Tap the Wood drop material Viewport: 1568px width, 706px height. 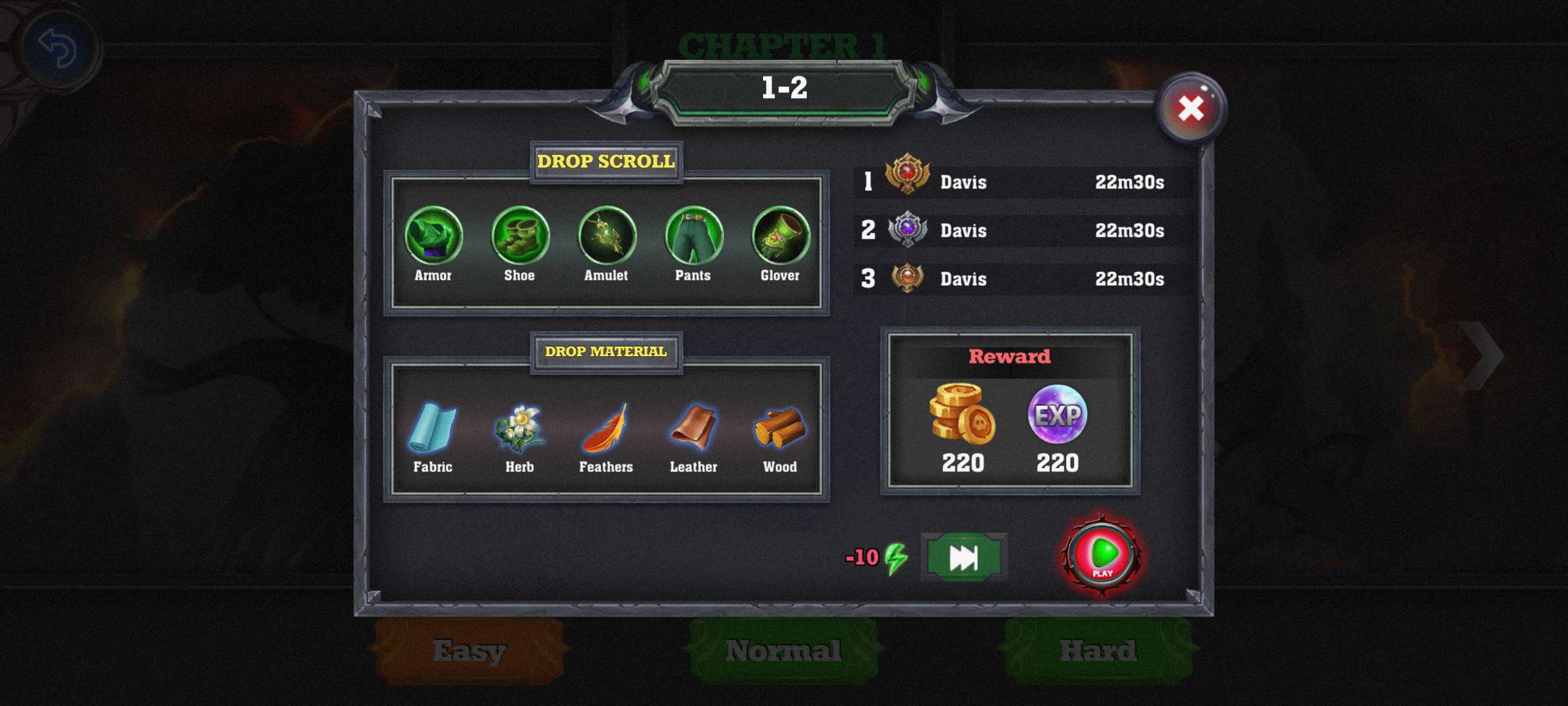click(780, 428)
